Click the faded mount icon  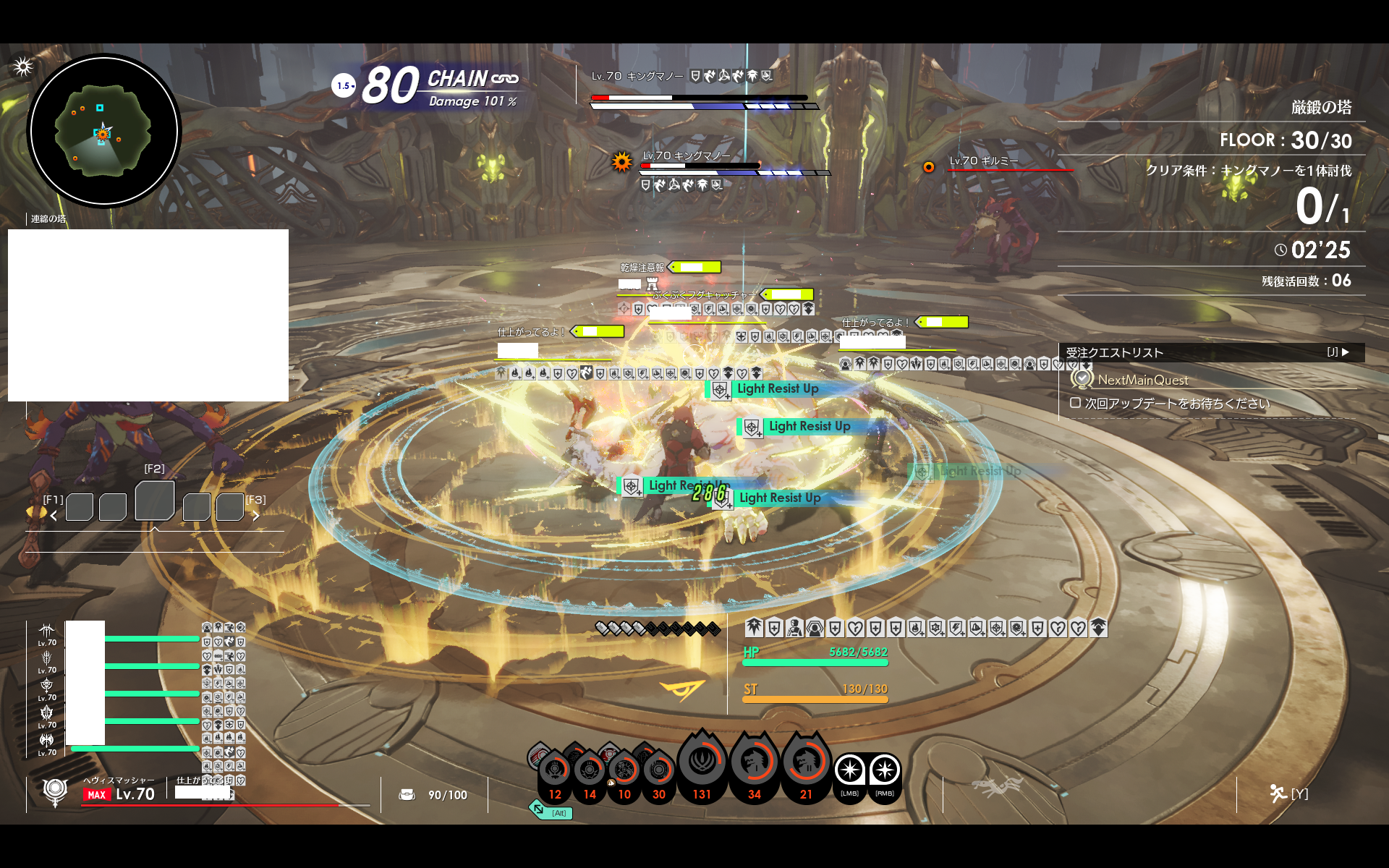(997, 786)
